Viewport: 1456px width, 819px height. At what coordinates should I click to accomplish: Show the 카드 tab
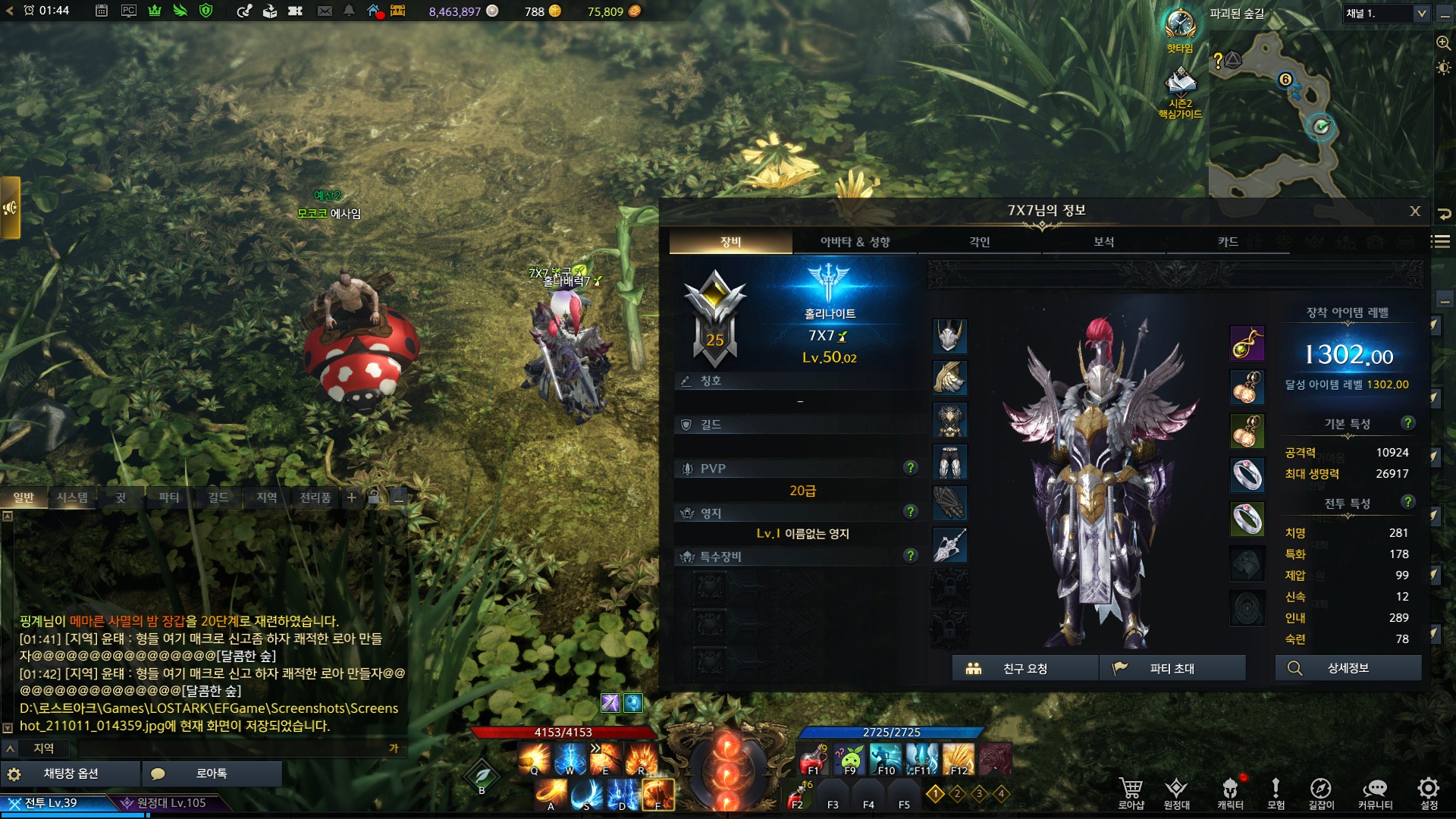pyautogui.click(x=1228, y=242)
